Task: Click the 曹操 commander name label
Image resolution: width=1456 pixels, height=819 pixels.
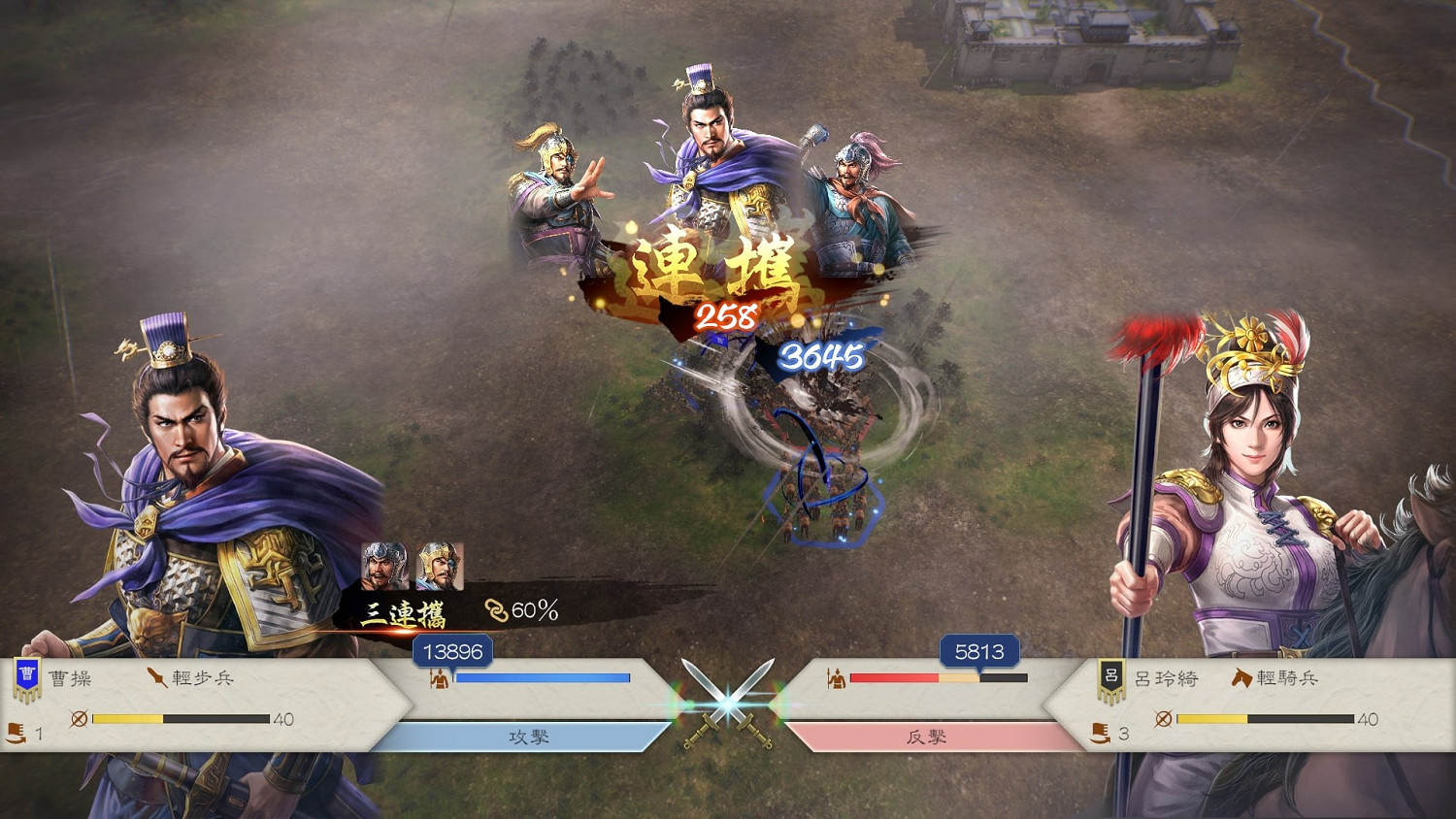Action: pos(72,679)
